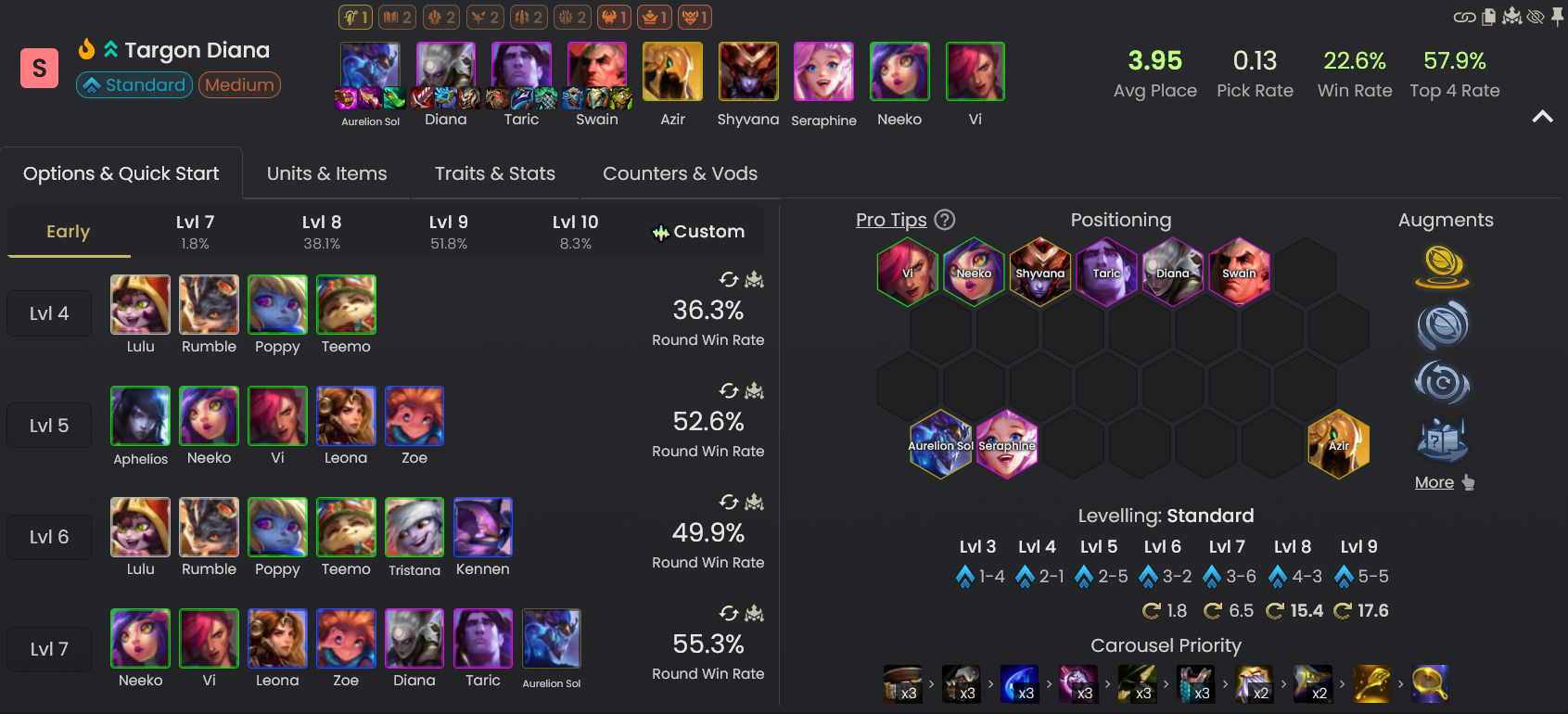Pin this Targon Diana comp

1558,16
